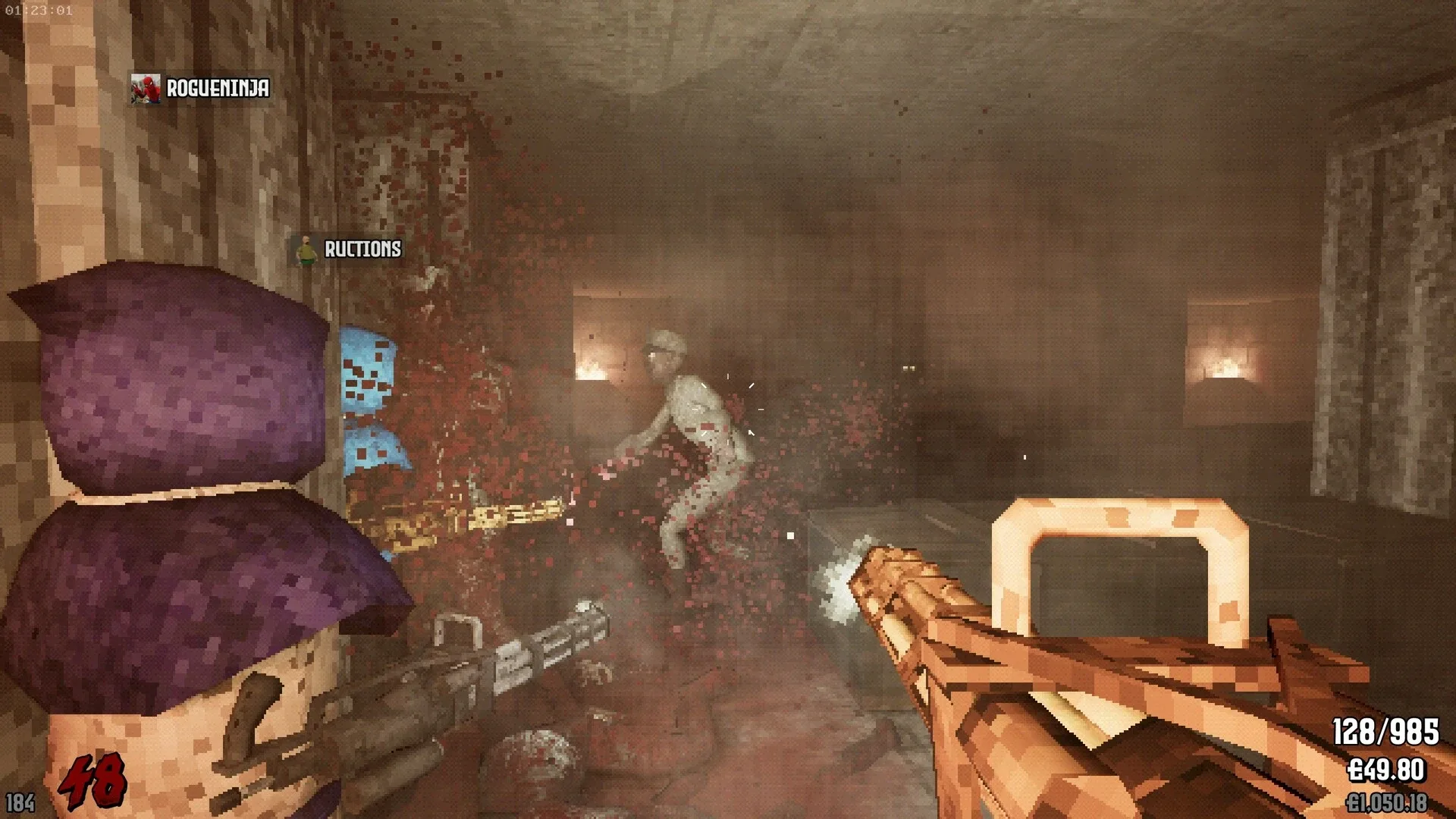This screenshot has width=1456, height=819.
Task: Select the RUCTIONS player name label
Action: (x=361, y=248)
